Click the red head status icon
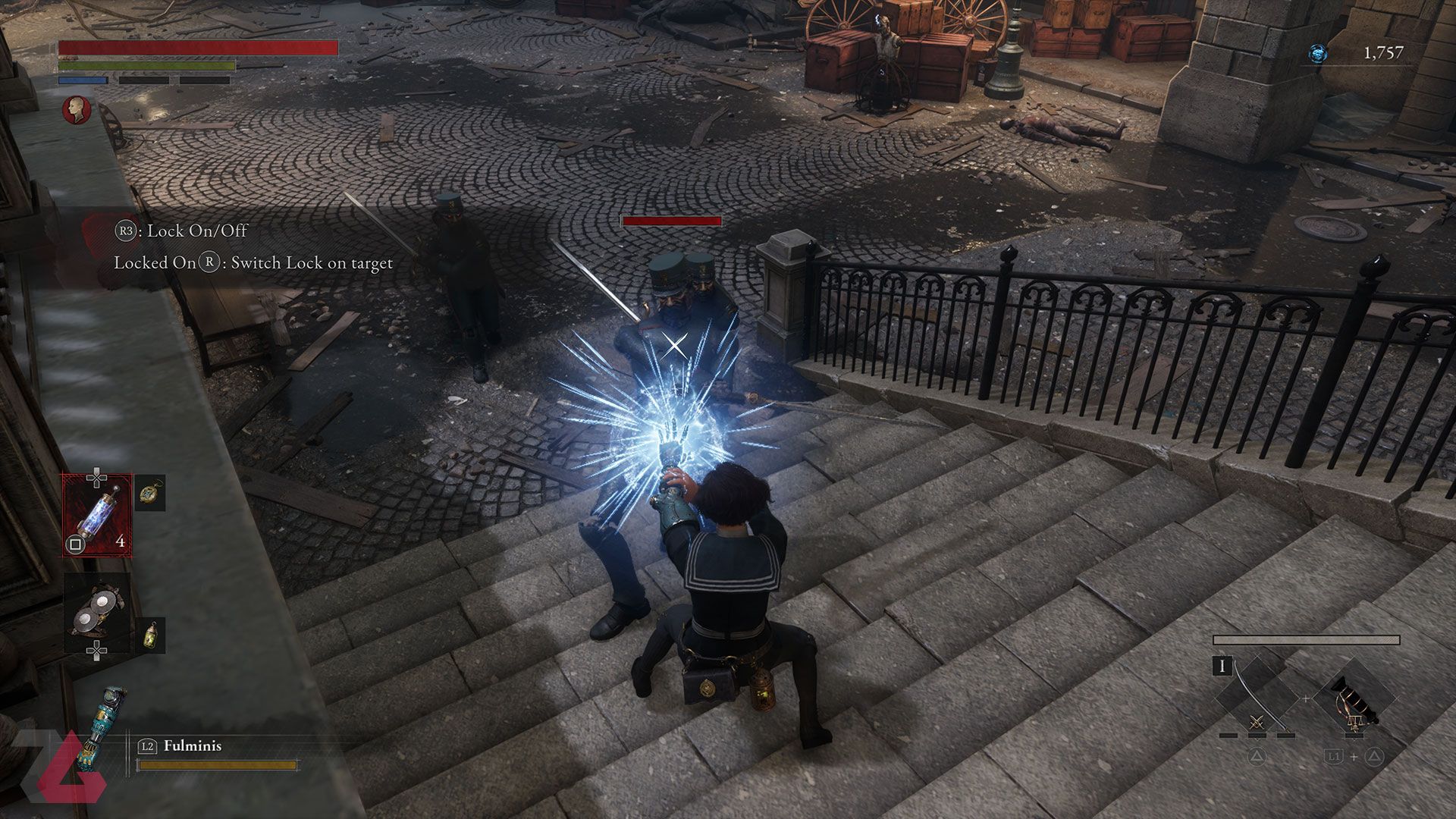Image resolution: width=1456 pixels, height=819 pixels. 77,110
